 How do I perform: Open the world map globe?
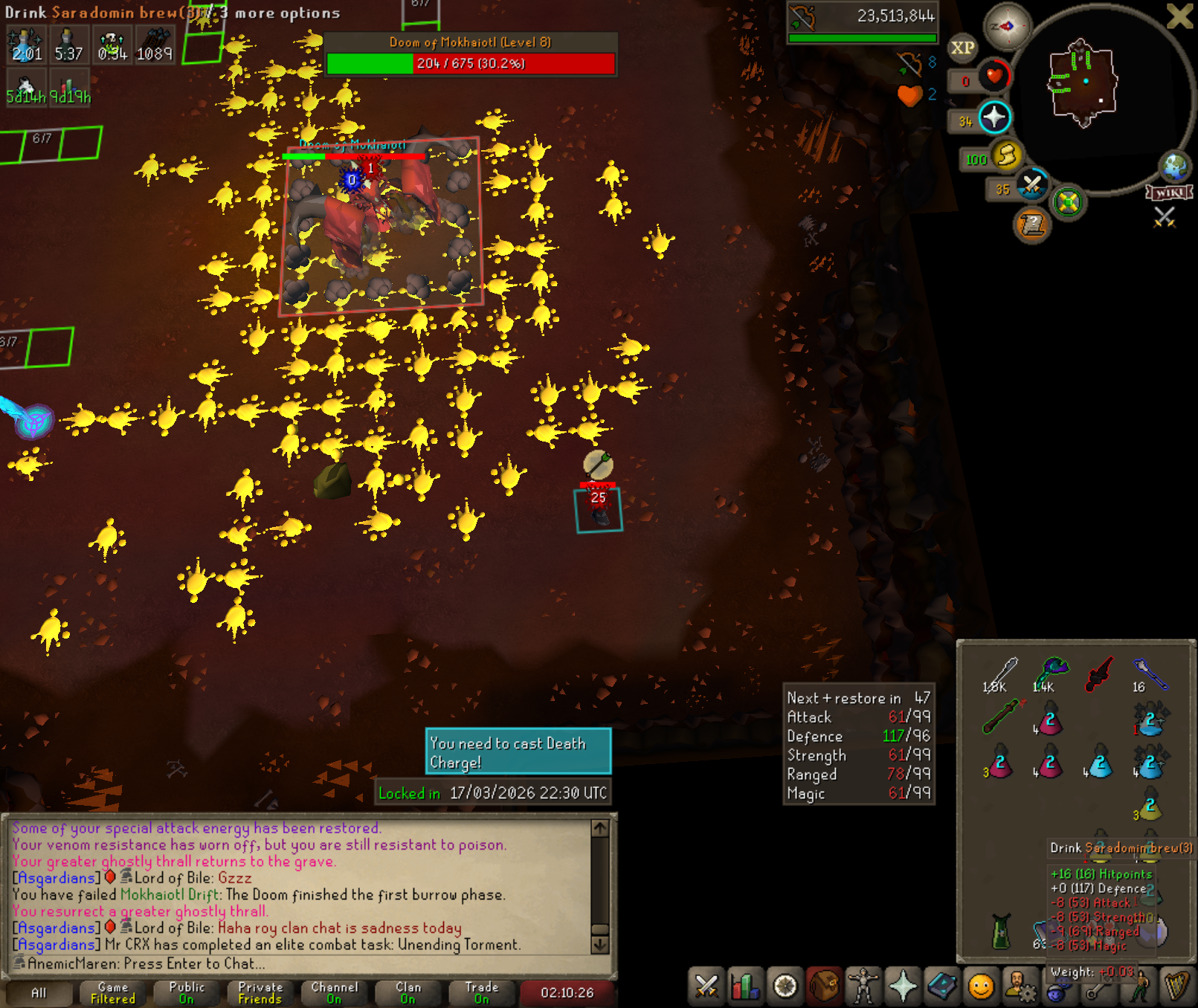pyautogui.click(x=1175, y=167)
